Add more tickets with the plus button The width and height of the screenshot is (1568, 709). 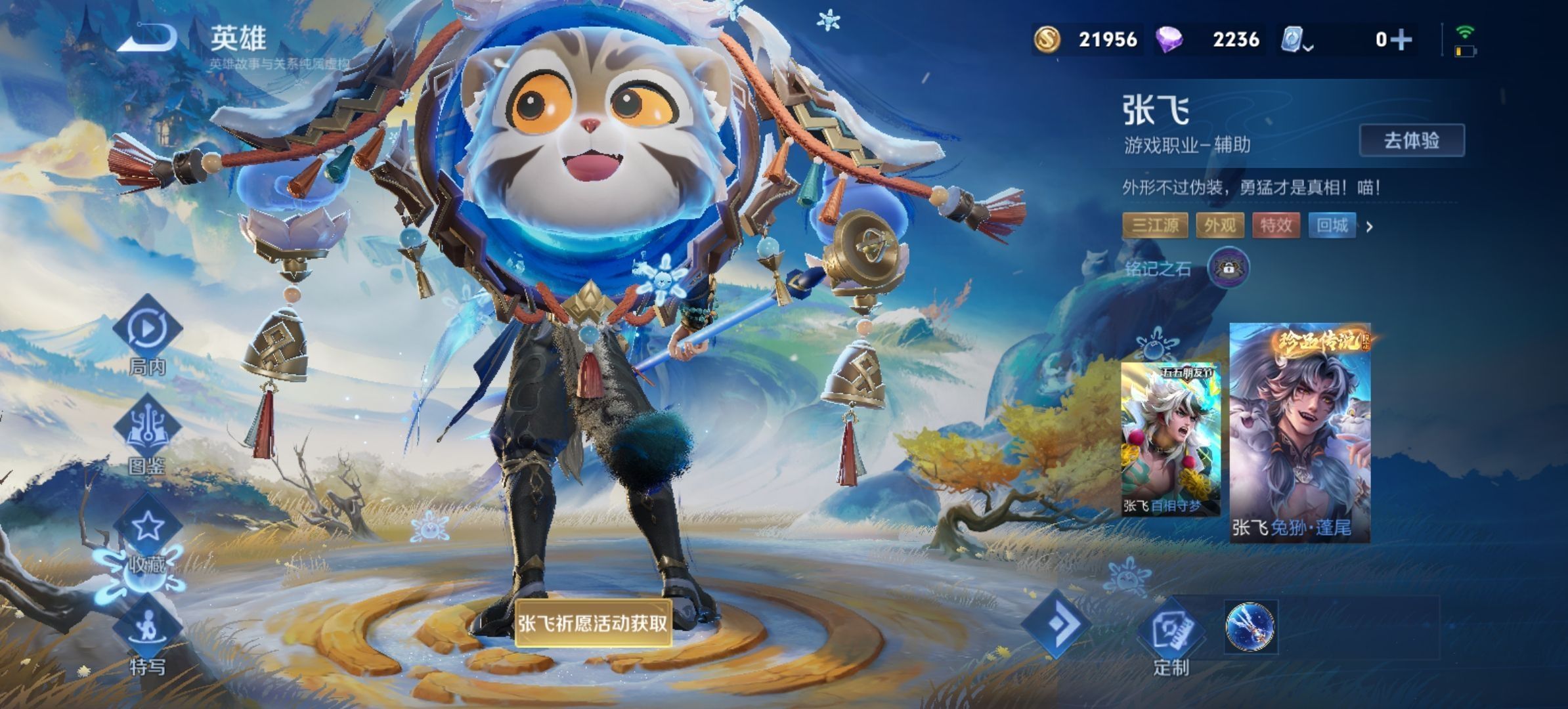click(x=1401, y=40)
